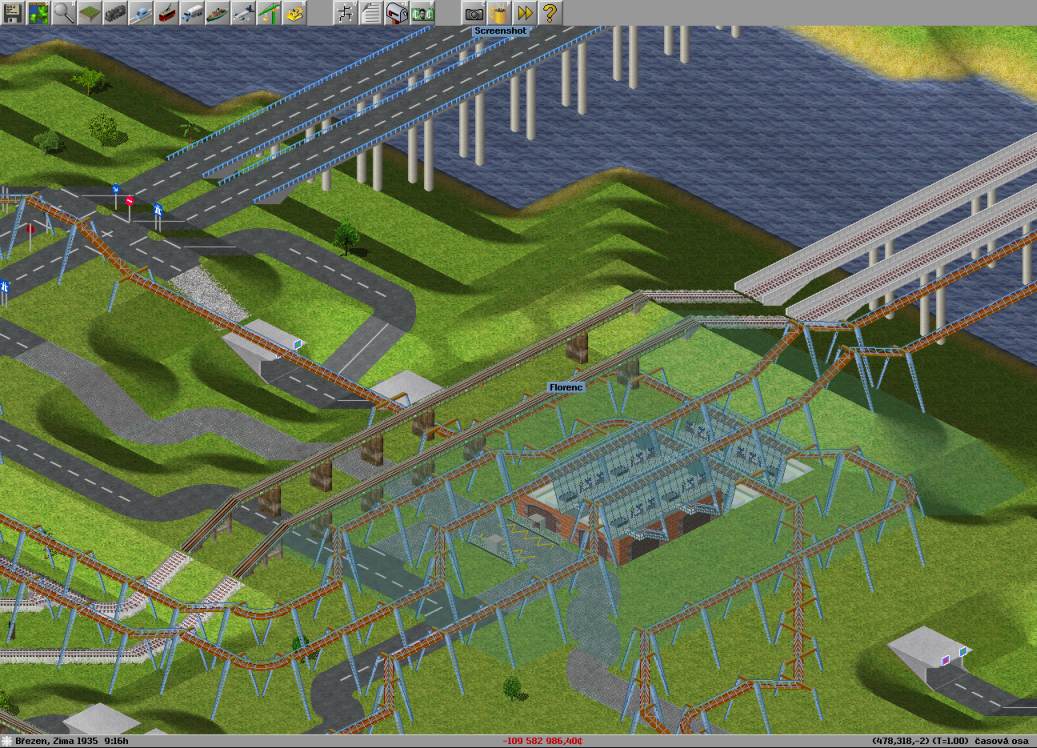Select the magnifying glass inspection tool
Viewport: 1037px width, 748px height.
(x=65, y=13)
